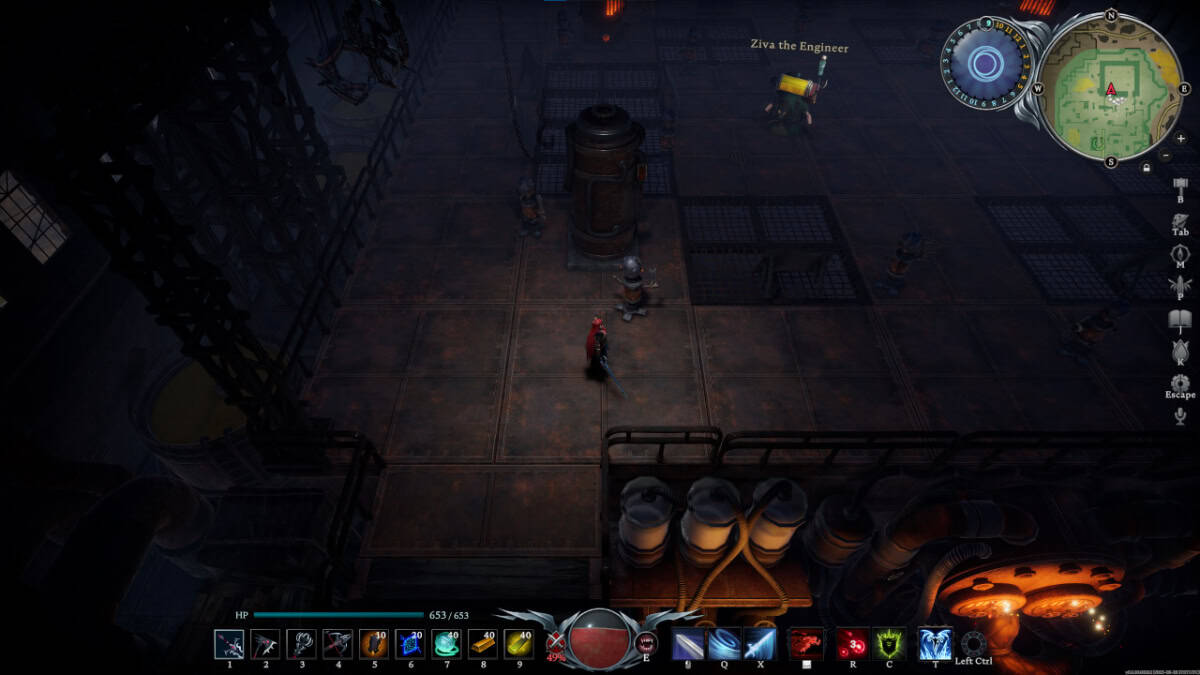Select the gold ingot in slot 8
Image resolution: width=1200 pixels, height=675 pixels.
[482, 643]
